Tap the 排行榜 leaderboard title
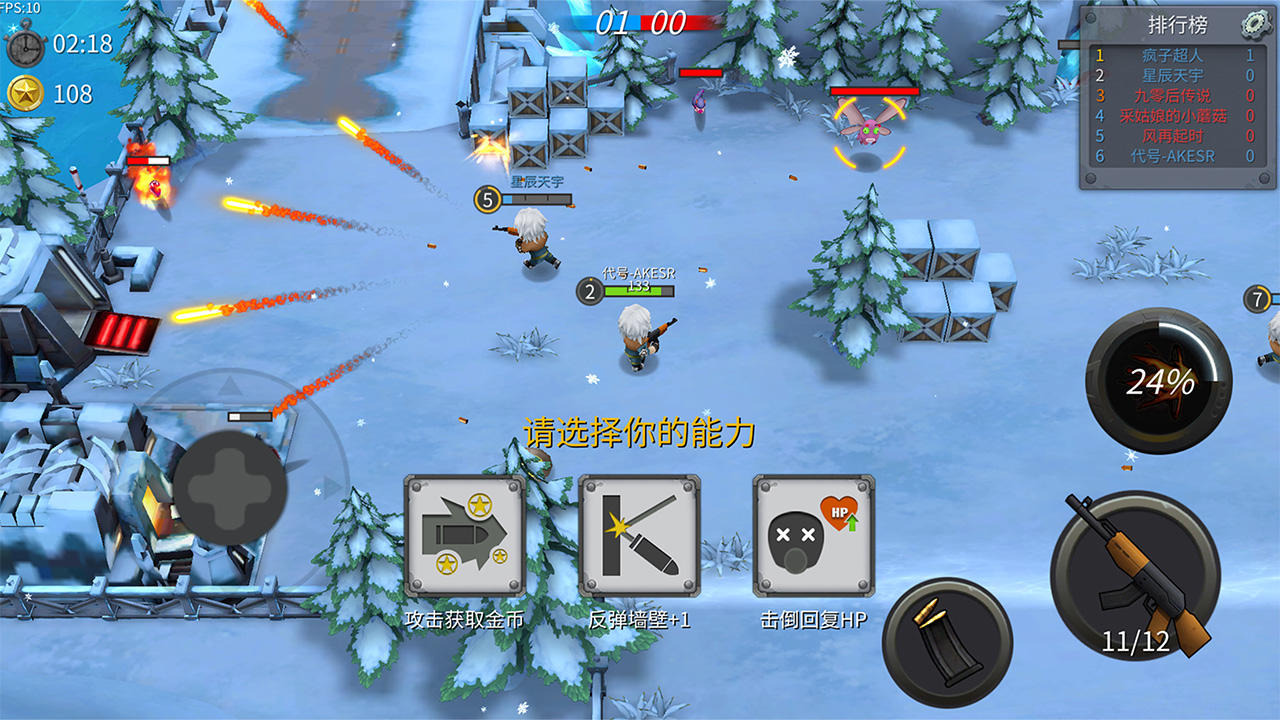Screen dimensions: 1280x720 1177,26
